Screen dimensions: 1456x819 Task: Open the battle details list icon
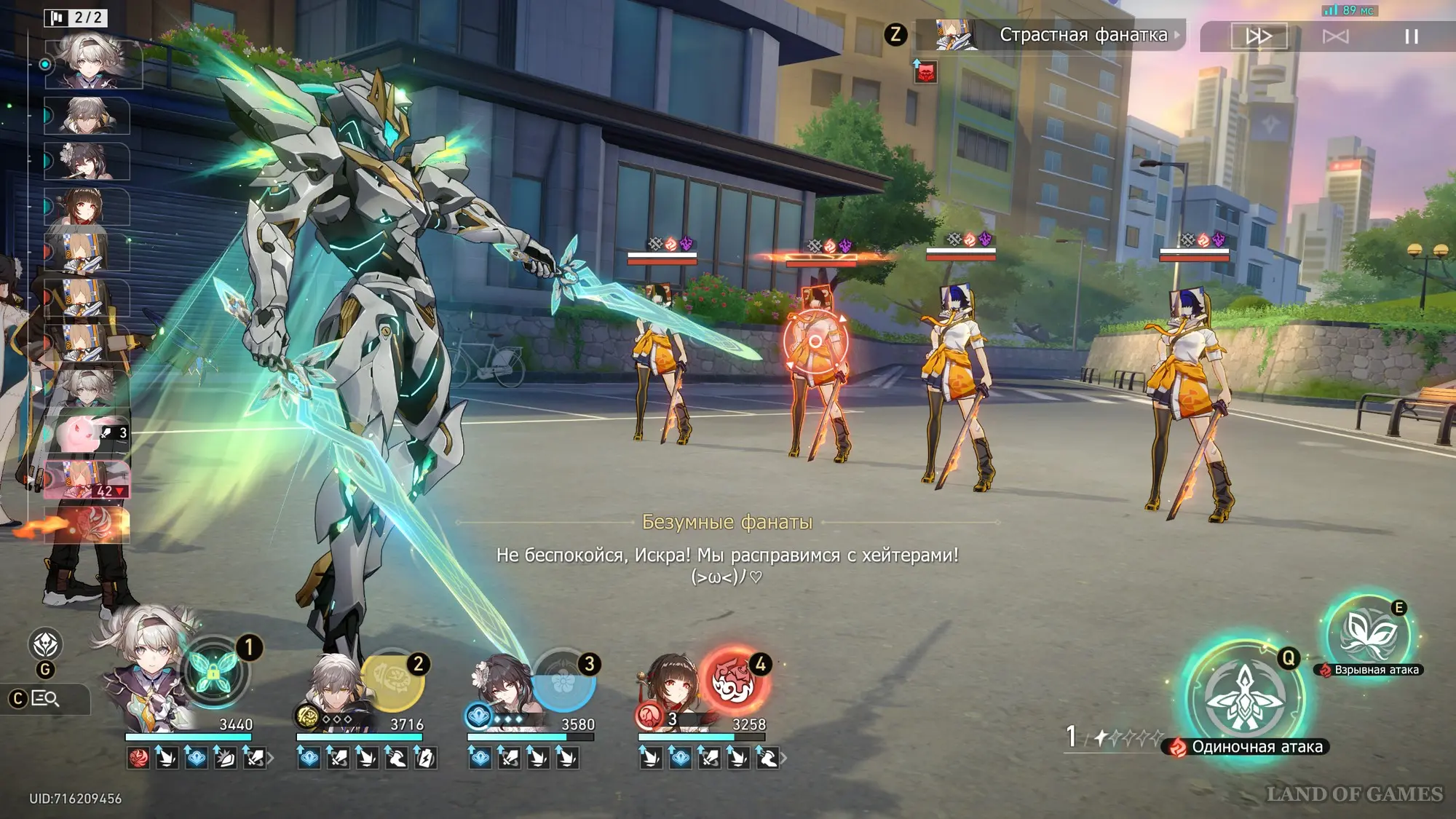click(45, 699)
